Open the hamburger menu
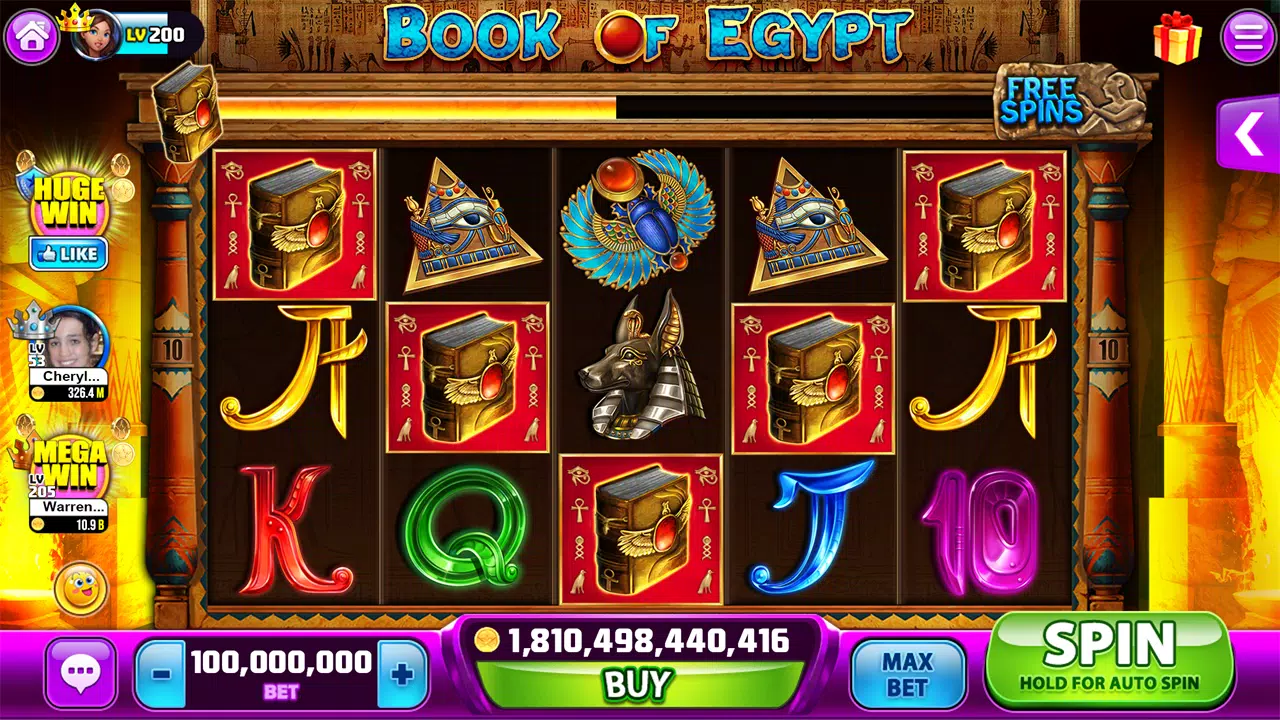 tap(1248, 37)
